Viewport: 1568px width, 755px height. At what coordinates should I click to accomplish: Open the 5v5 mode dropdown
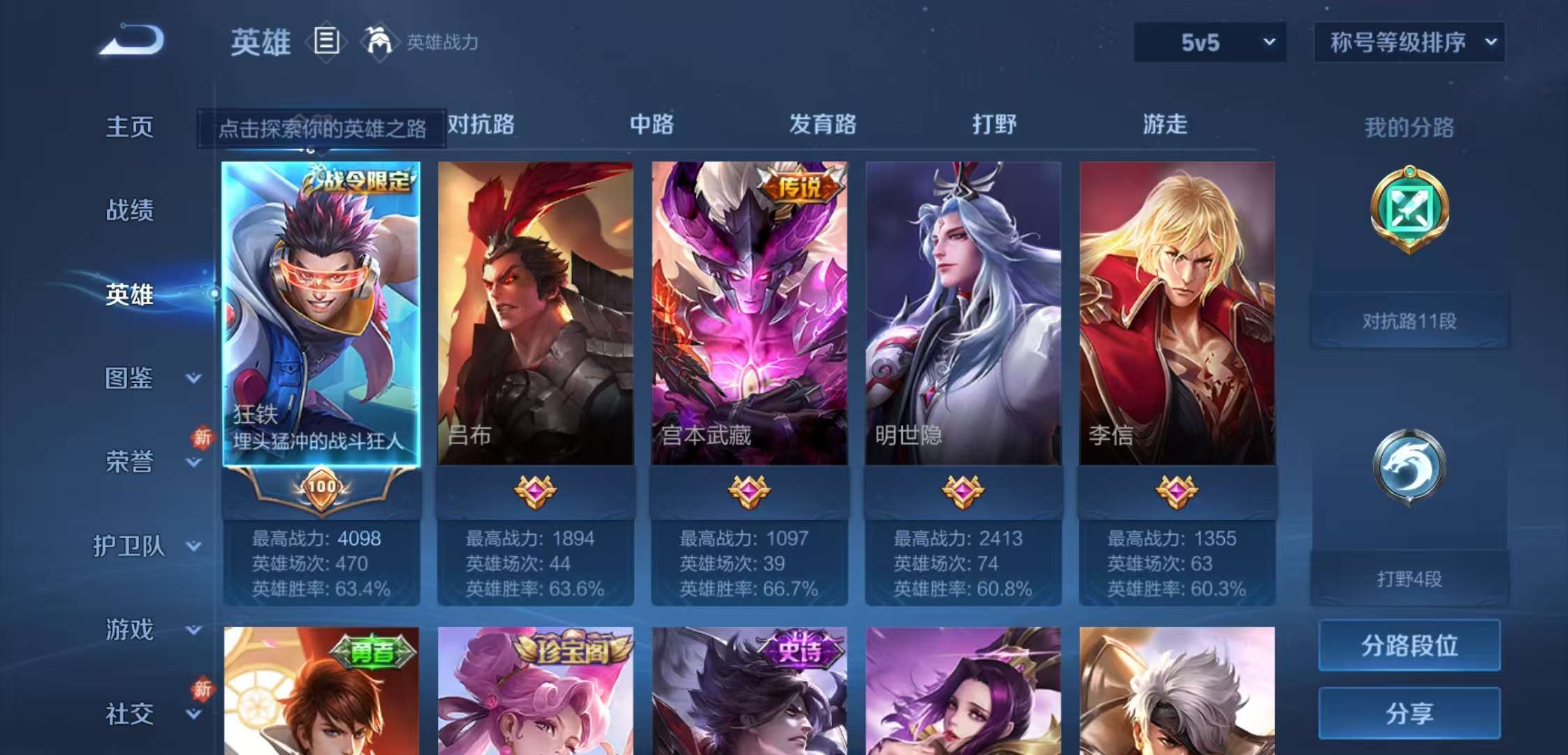tap(1209, 42)
